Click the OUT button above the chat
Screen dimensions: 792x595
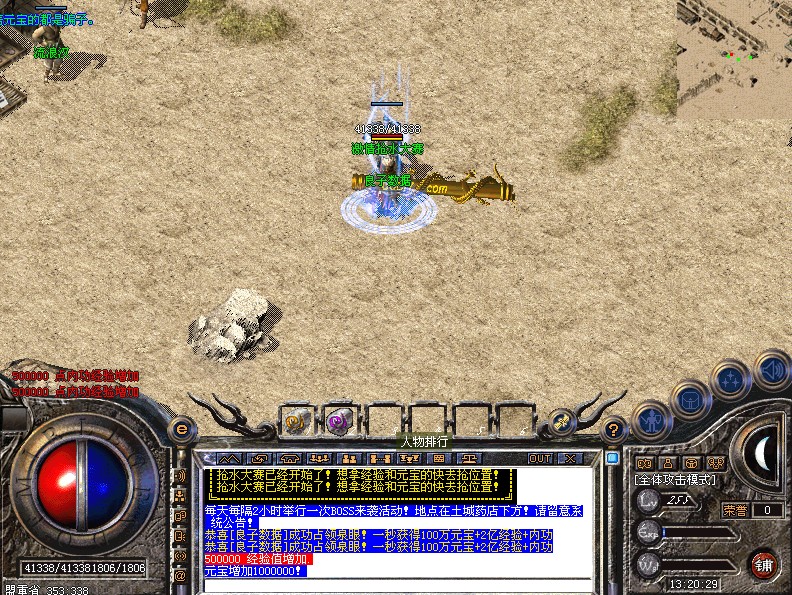tap(540, 458)
